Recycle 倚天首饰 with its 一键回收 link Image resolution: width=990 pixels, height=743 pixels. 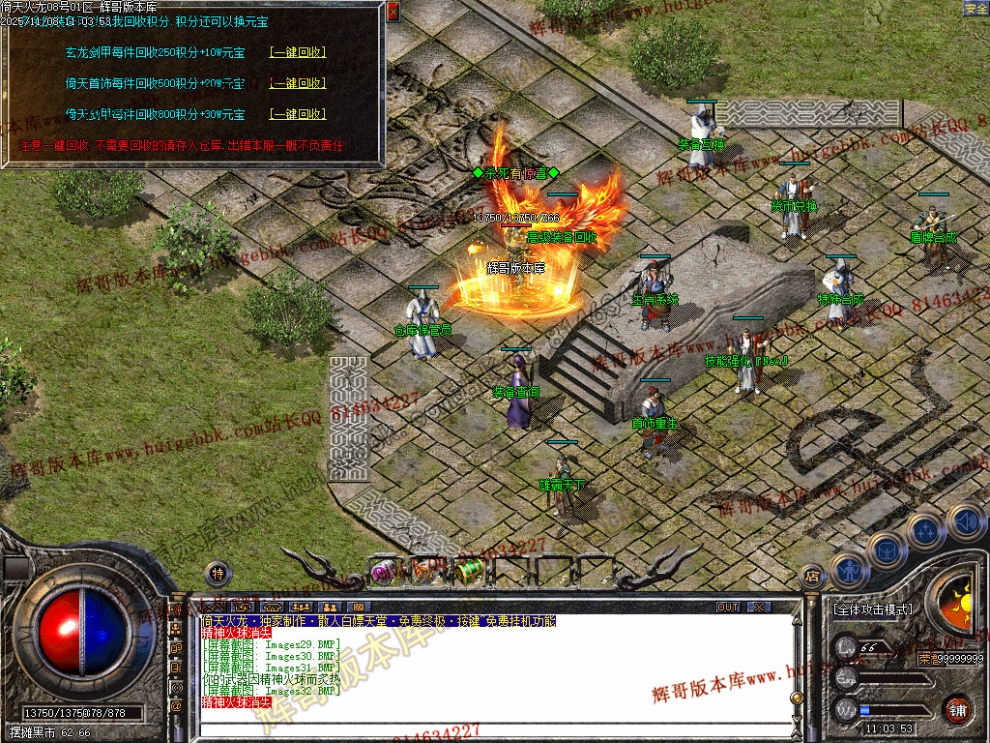click(x=298, y=83)
